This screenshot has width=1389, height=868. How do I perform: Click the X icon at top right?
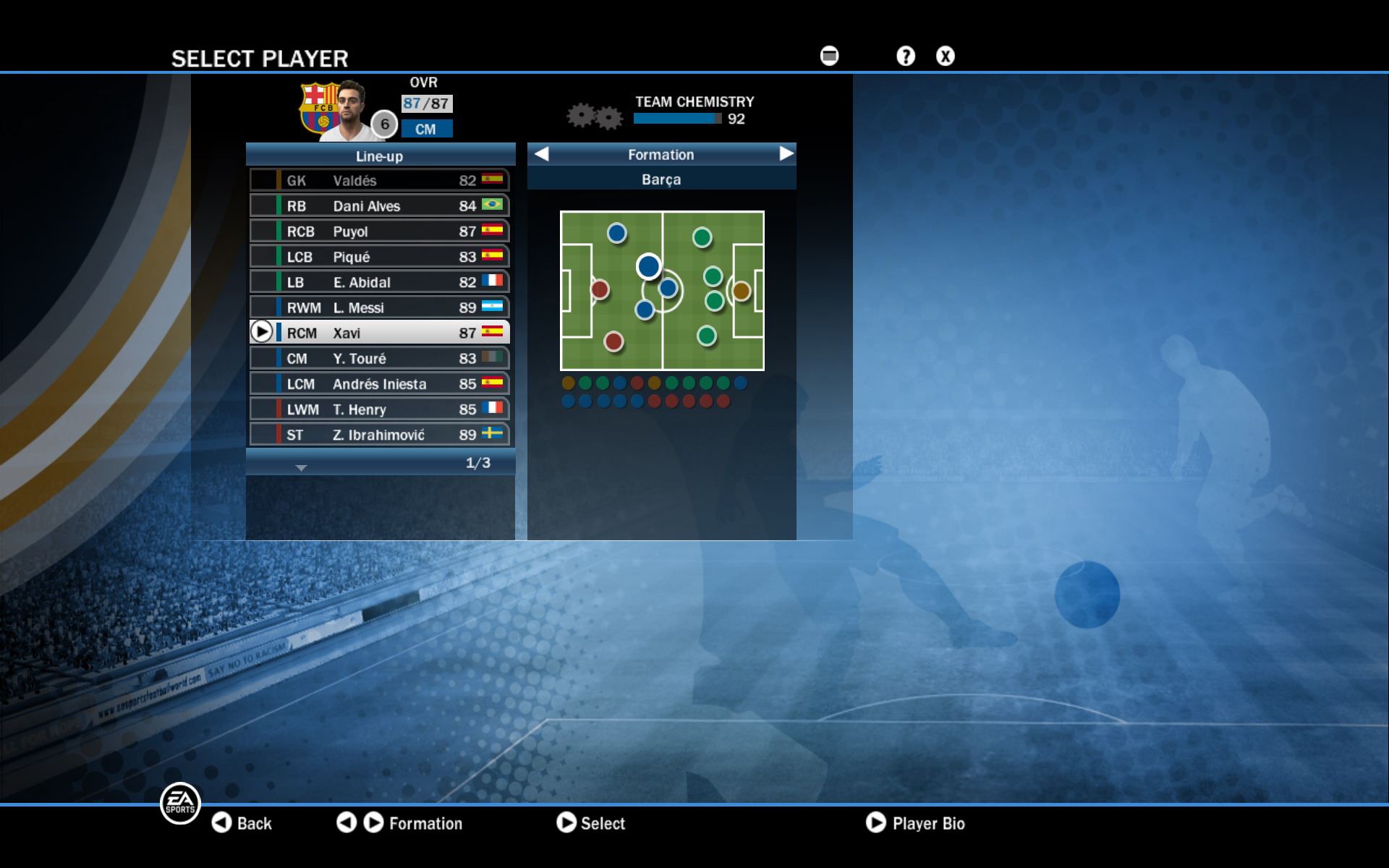[x=945, y=56]
